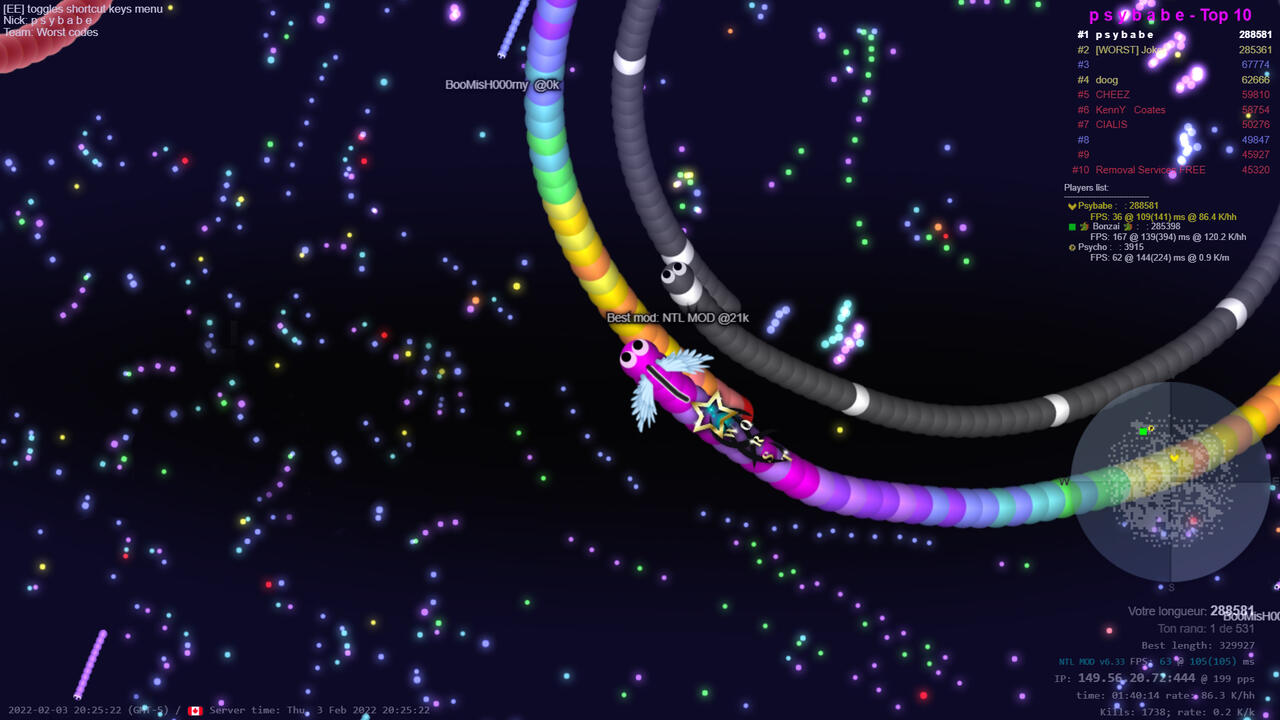This screenshot has width=1280, height=720.
Task: Click the Canadian flag in the status bar
Action: coord(196,710)
